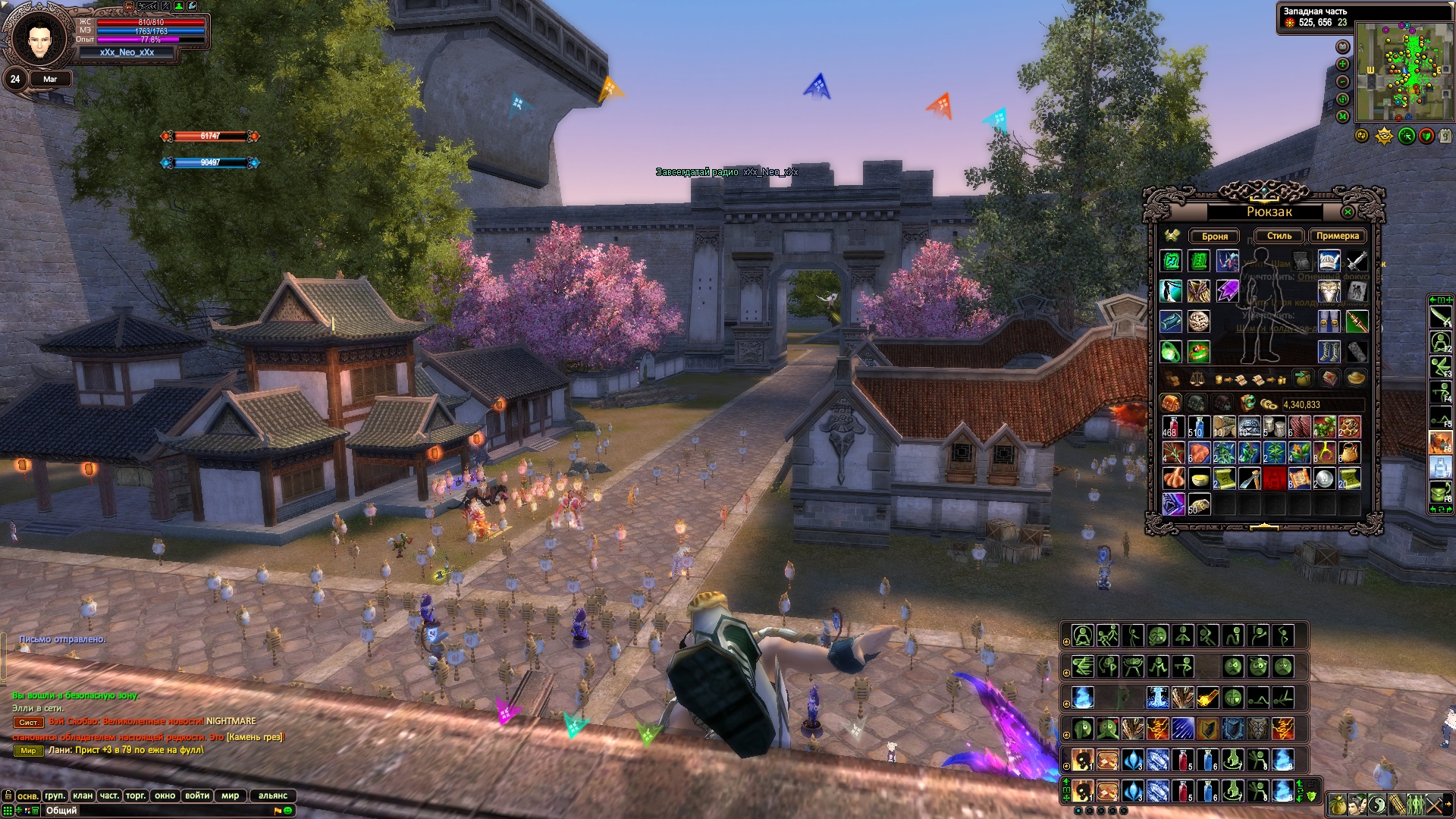Open the world minimap
This screenshot has height=819, width=1456.
(1404, 72)
